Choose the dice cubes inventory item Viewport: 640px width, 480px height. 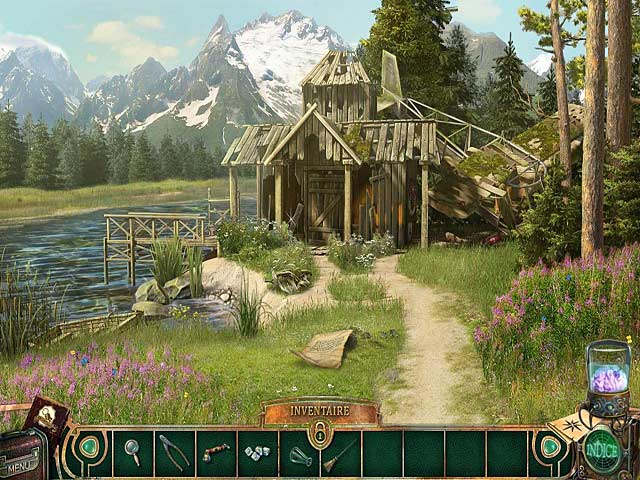(257, 453)
